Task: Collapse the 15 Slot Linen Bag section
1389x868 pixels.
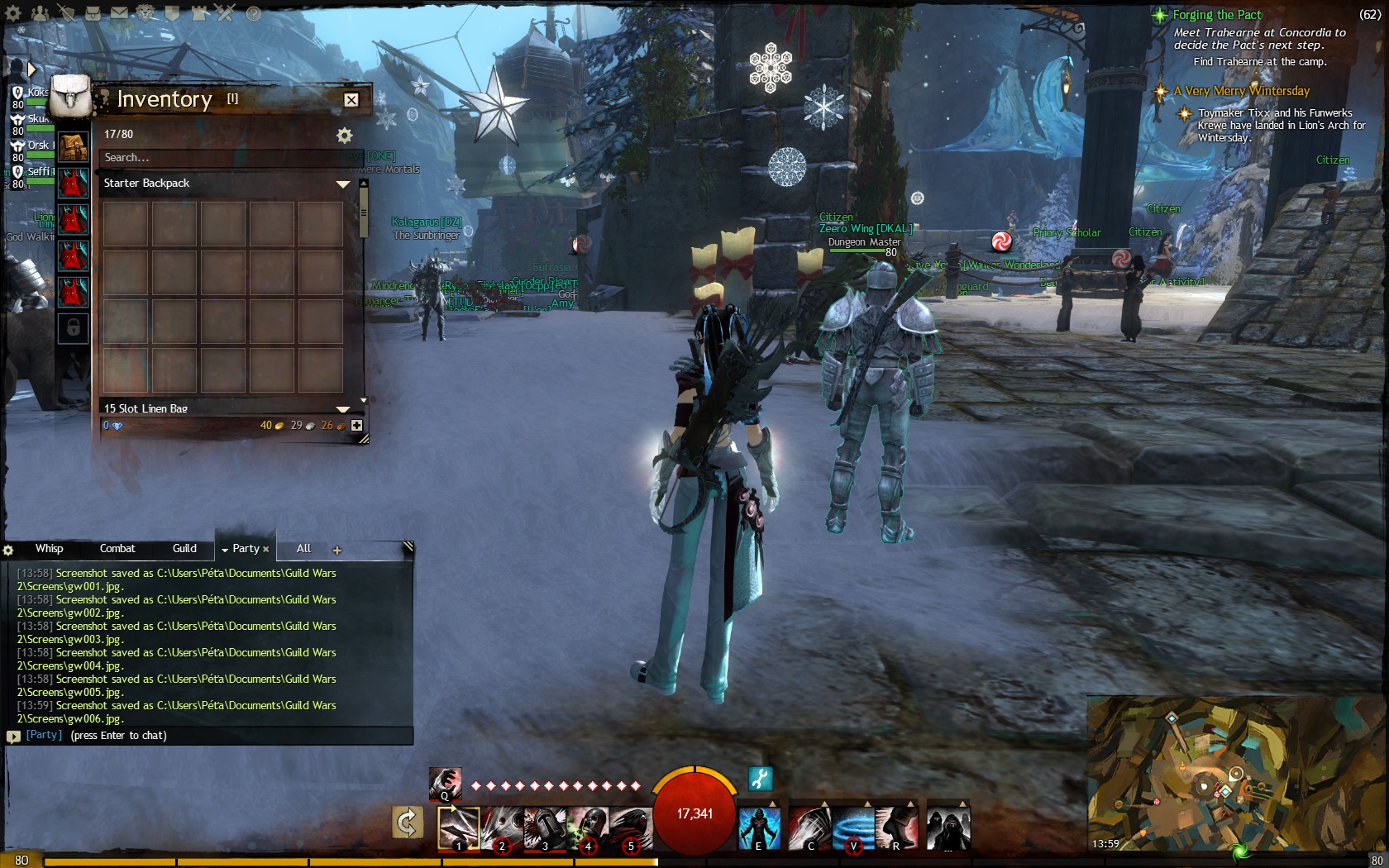Action: coord(343,408)
